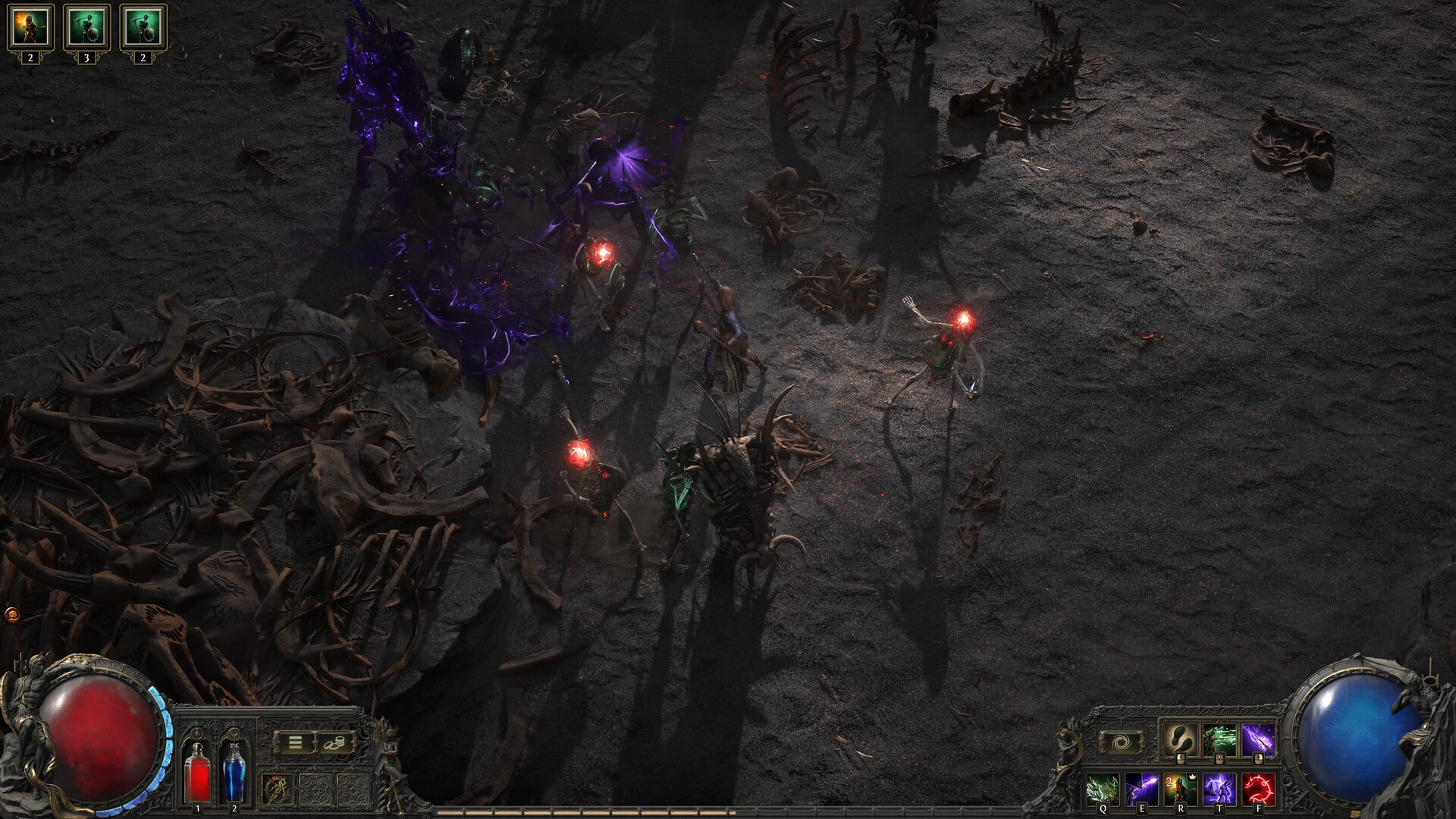
Task: Select the serpent charm slot icon
Action: (278, 788)
